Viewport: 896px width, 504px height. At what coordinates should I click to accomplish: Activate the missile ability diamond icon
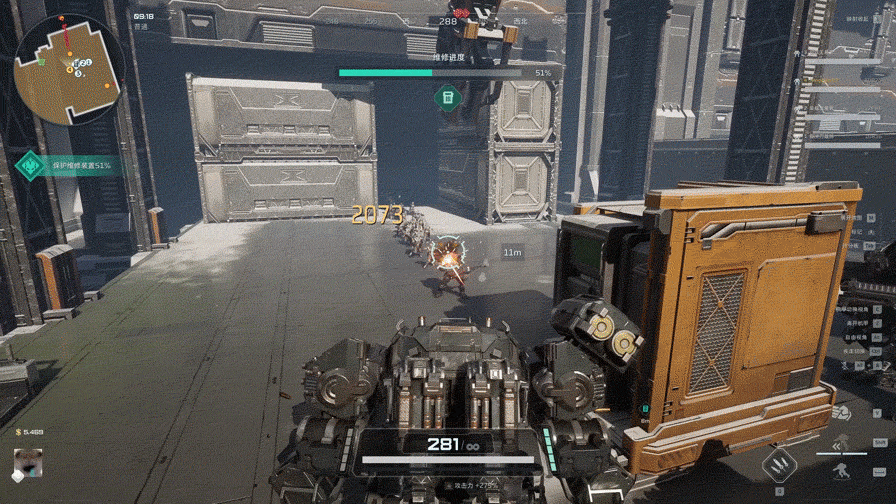(780, 465)
